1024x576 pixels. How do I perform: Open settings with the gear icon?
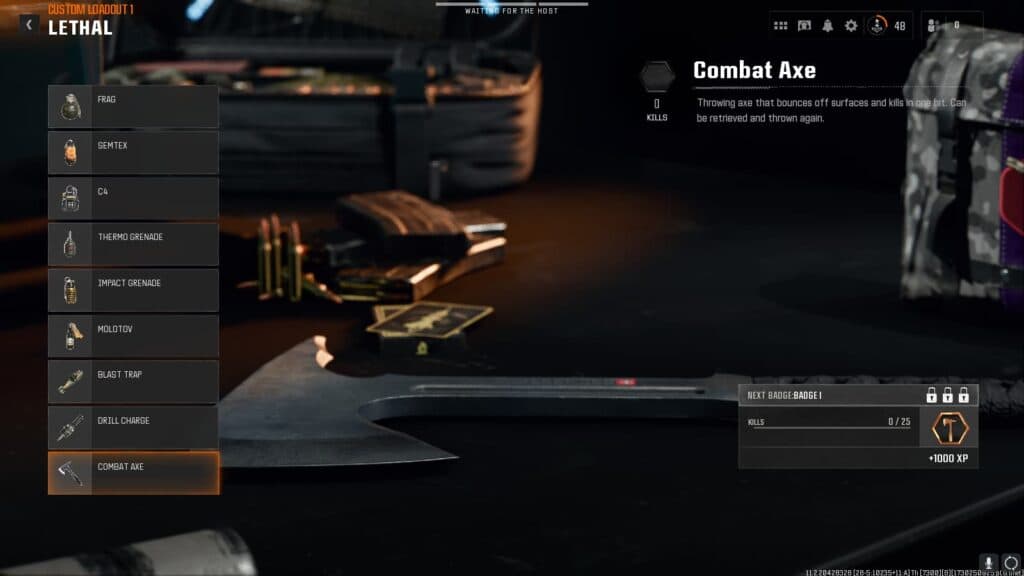[851, 26]
